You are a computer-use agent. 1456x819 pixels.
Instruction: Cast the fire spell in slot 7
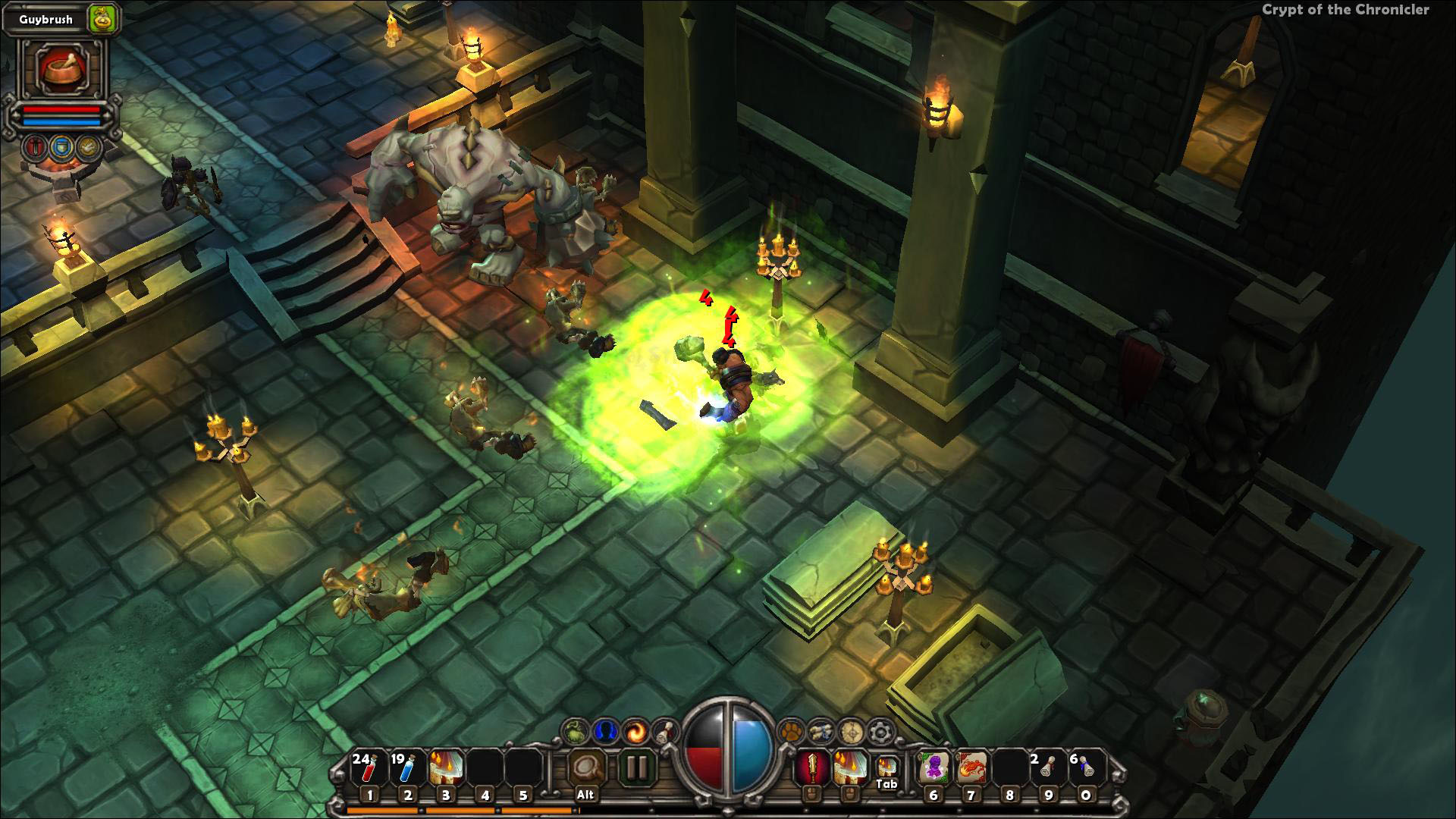coord(971,768)
